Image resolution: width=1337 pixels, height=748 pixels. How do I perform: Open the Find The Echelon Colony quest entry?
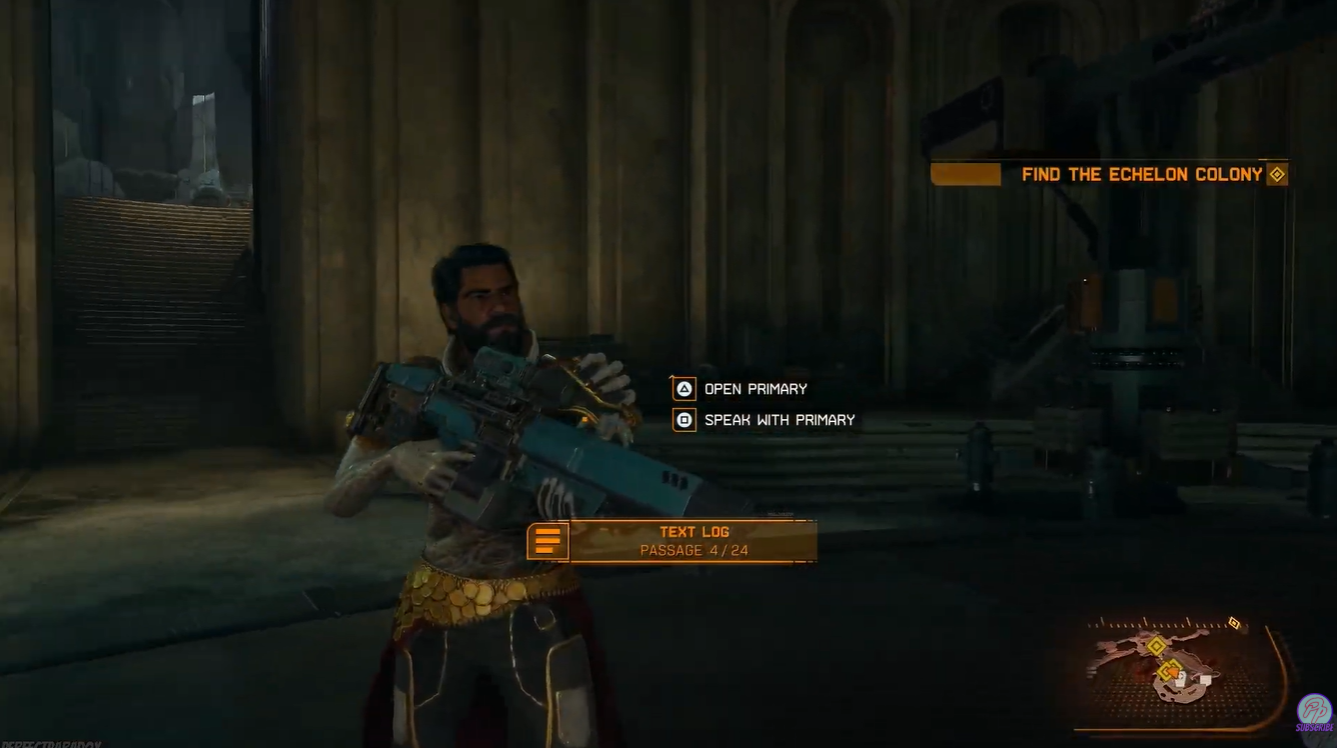pyautogui.click(x=1144, y=173)
